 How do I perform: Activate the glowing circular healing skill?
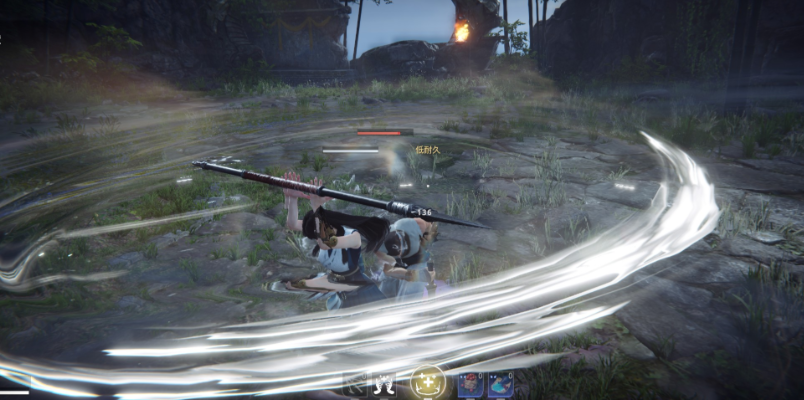[x=428, y=381]
